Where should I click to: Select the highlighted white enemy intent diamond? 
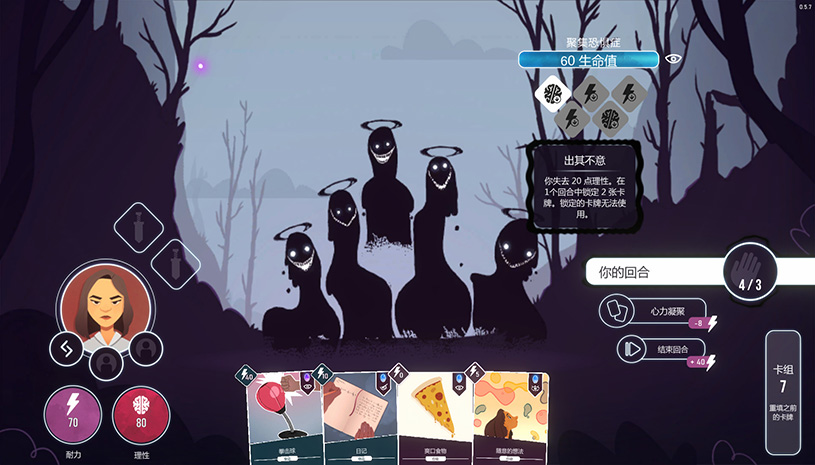pos(550,93)
